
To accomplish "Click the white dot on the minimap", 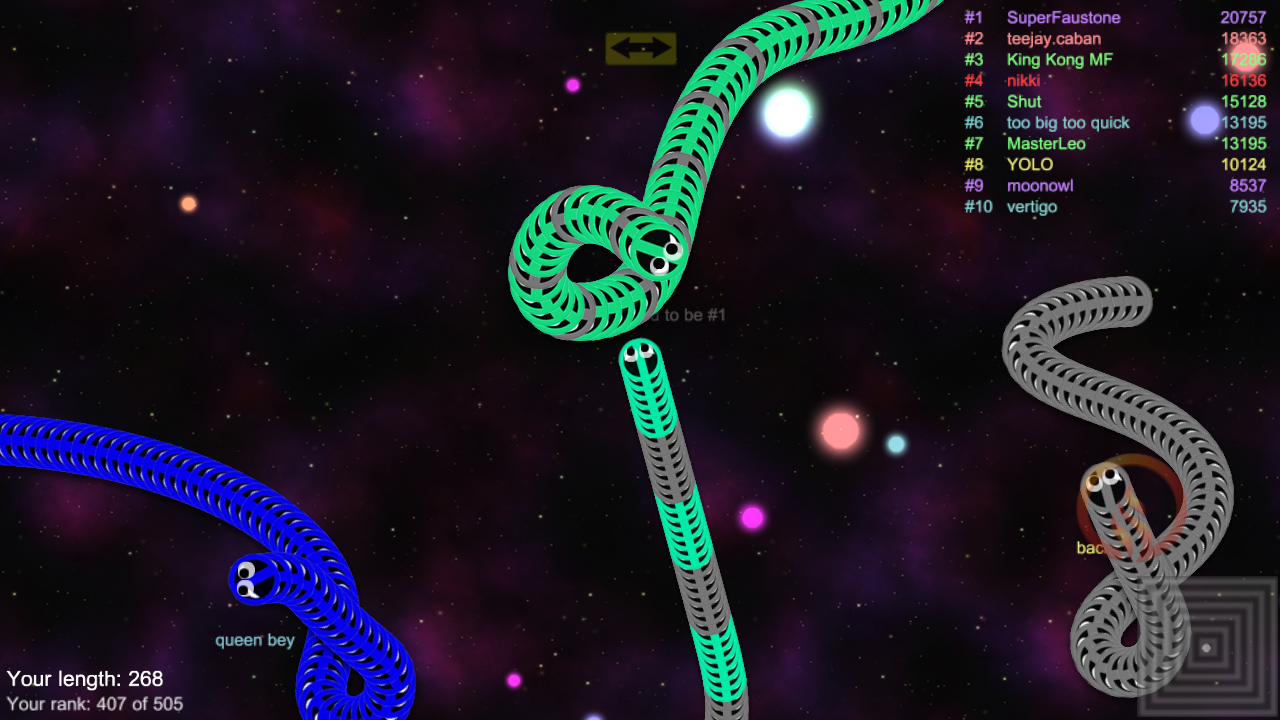I will tap(1206, 647).
